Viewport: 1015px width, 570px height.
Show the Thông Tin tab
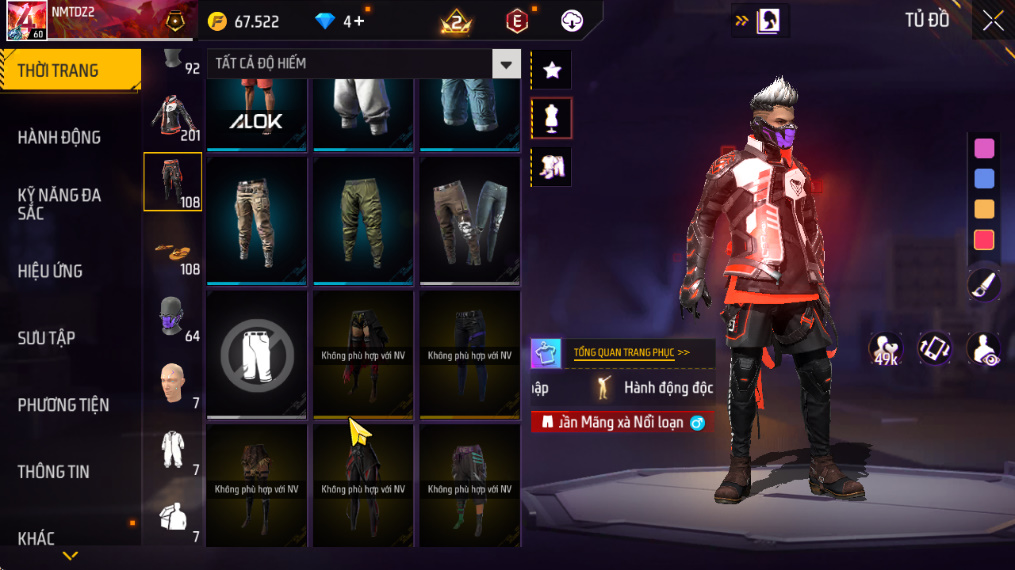click(54, 472)
